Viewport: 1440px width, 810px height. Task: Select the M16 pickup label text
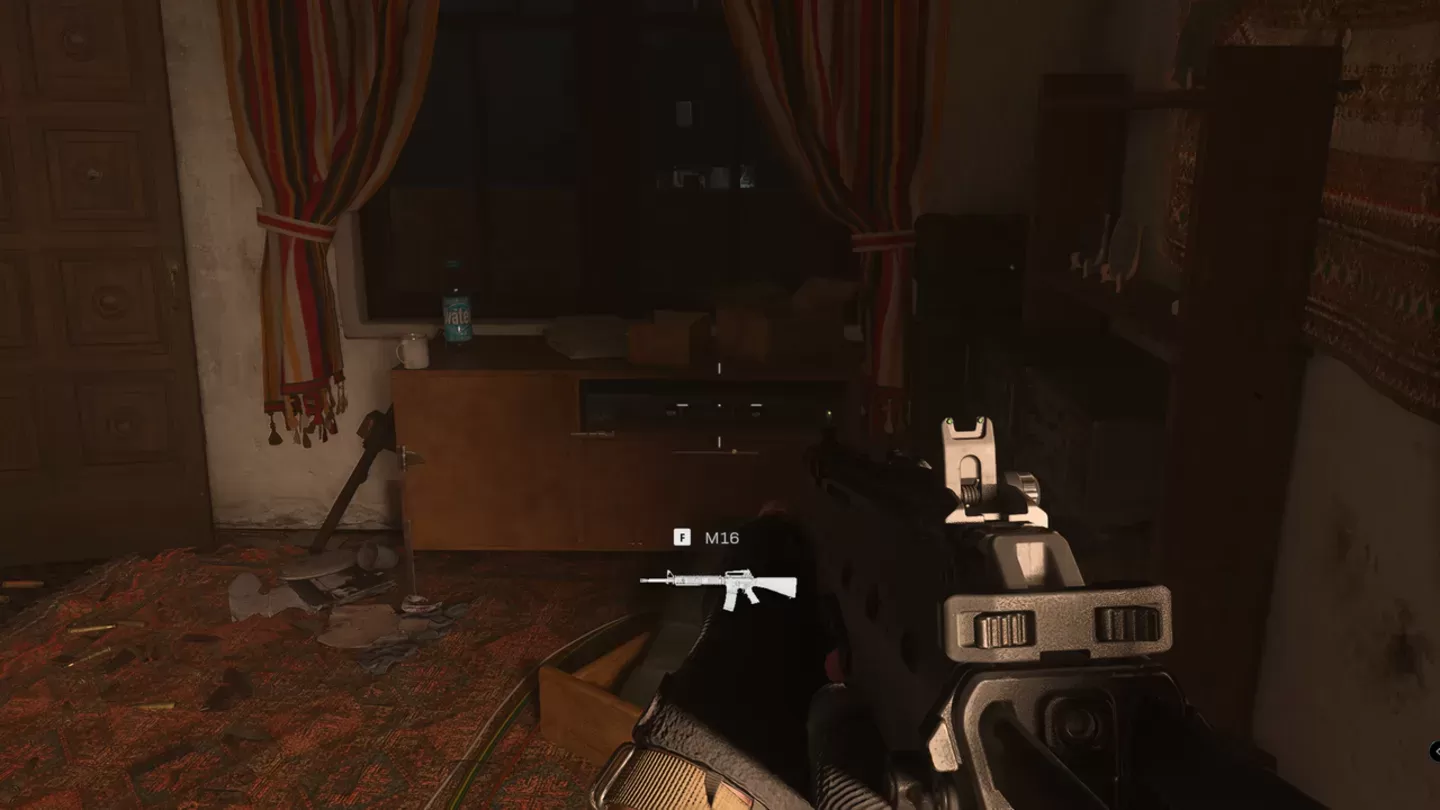coord(722,536)
